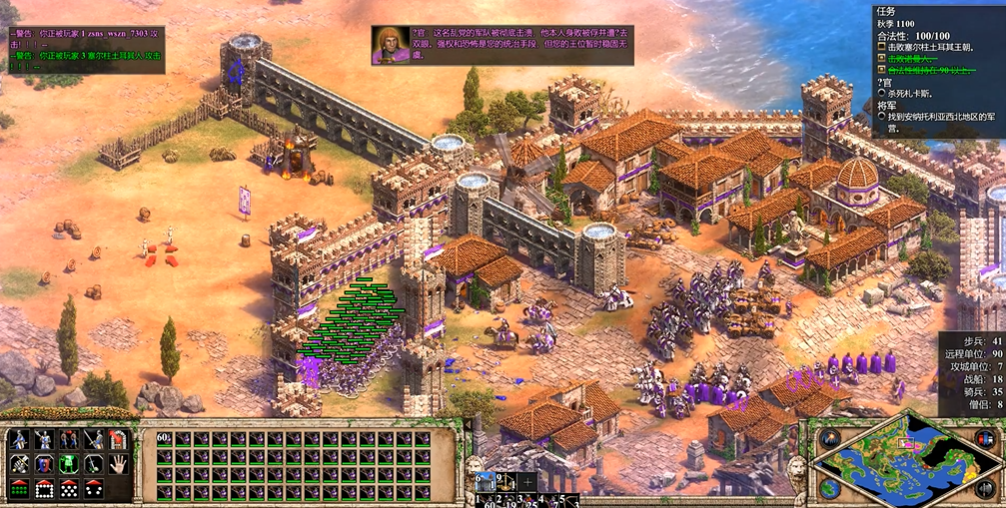This screenshot has width=1006, height=508.
Task: Choose the split flank formation icon
Action: tap(93, 489)
